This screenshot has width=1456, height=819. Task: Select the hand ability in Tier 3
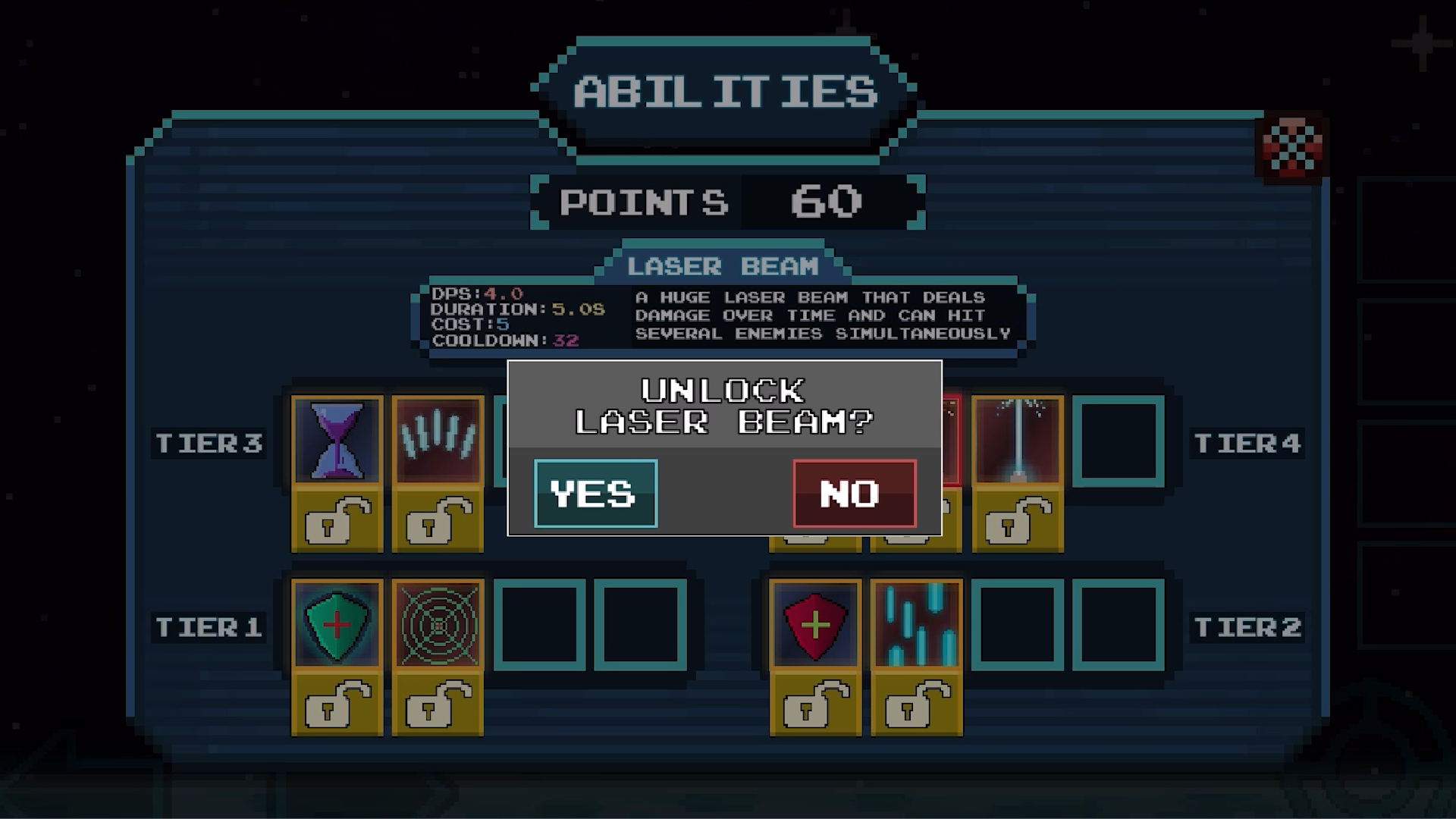(436, 438)
